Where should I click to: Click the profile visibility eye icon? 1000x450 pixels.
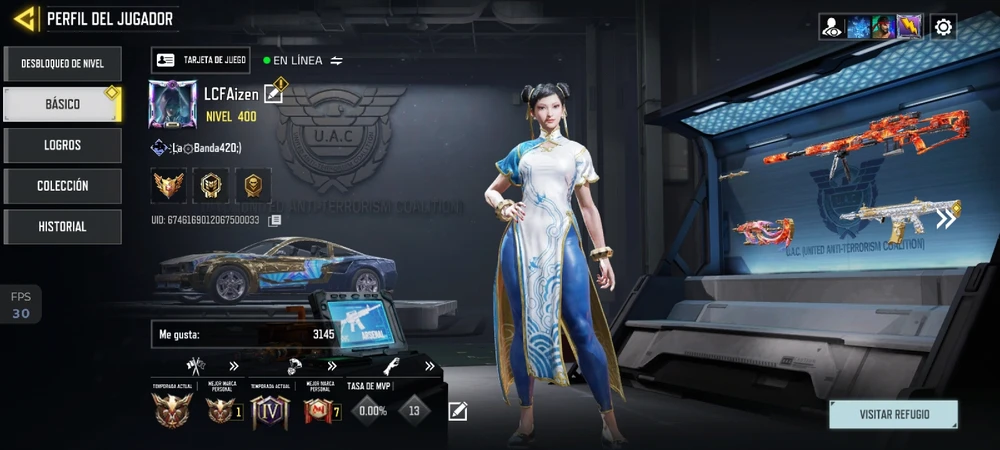(x=832, y=27)
